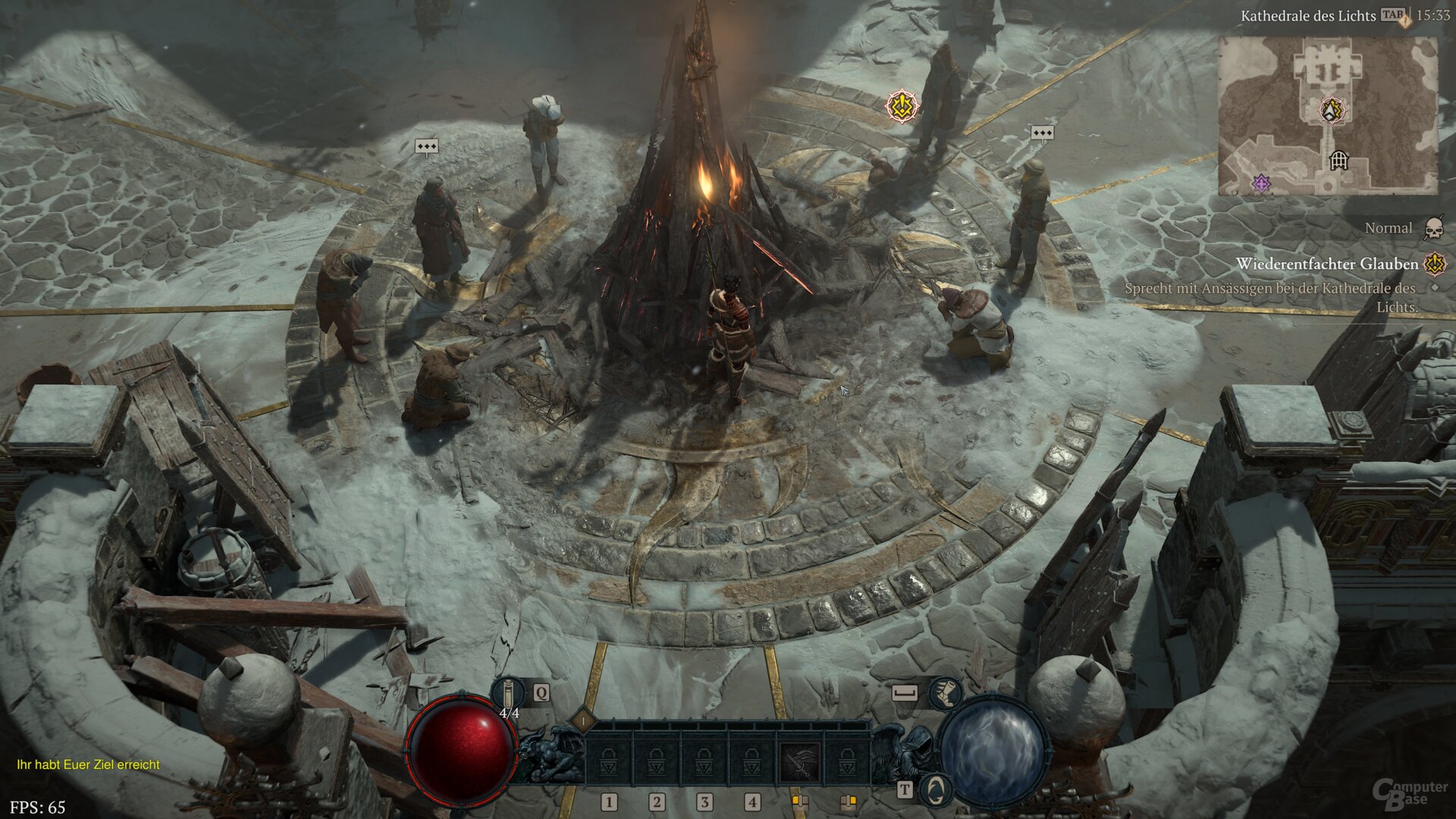Click the TAB map shortcut label
Screen dimensions: 1456x819
pyautogui.click(x=1392, y=15)
